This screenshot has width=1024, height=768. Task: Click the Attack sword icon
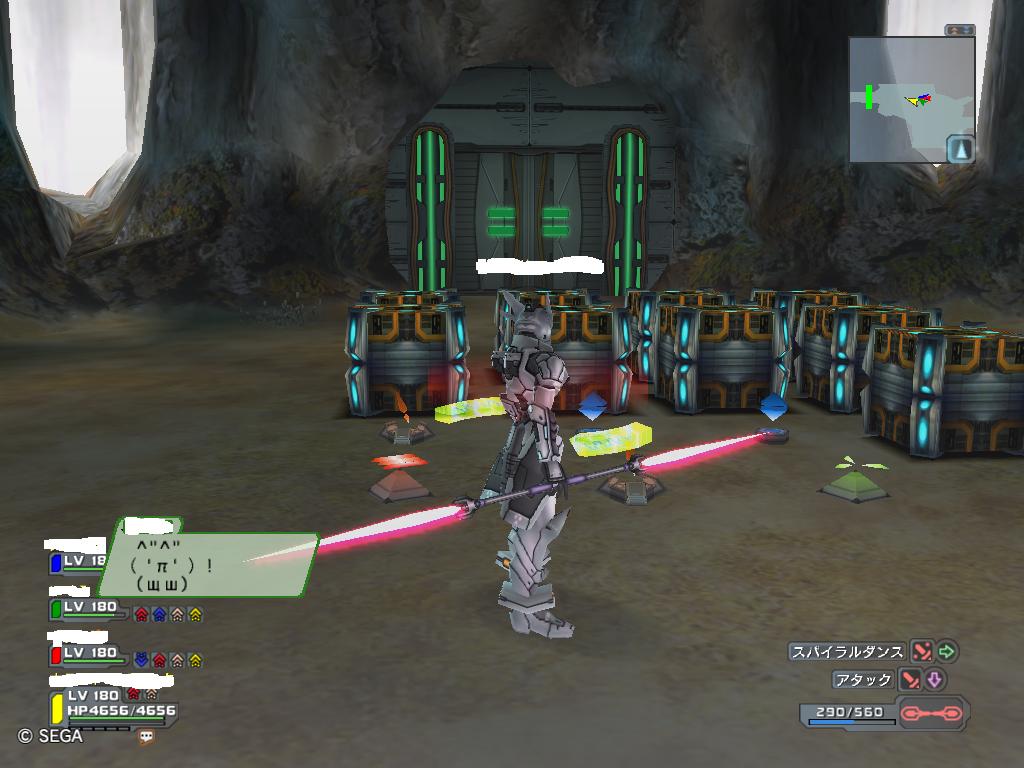(910, 680)
